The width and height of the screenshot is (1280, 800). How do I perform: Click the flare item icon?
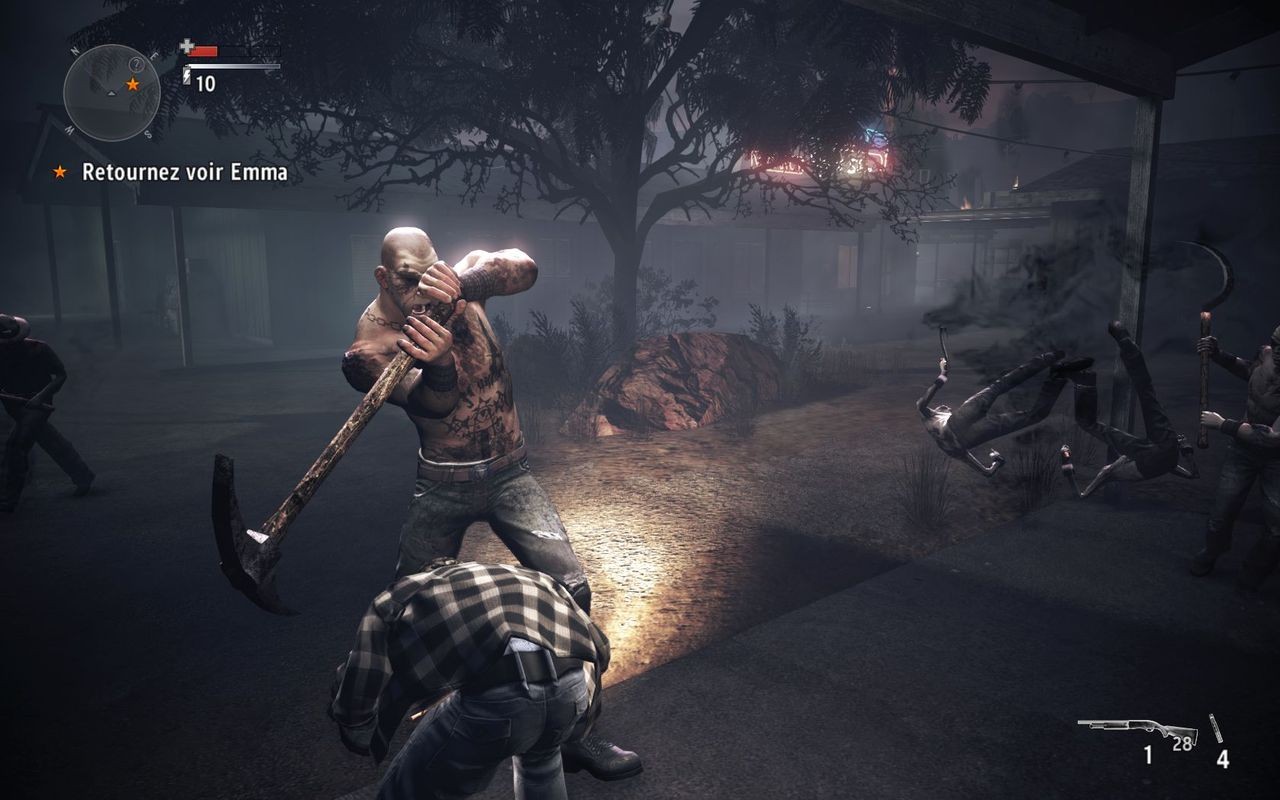[x=1217, y=729]
